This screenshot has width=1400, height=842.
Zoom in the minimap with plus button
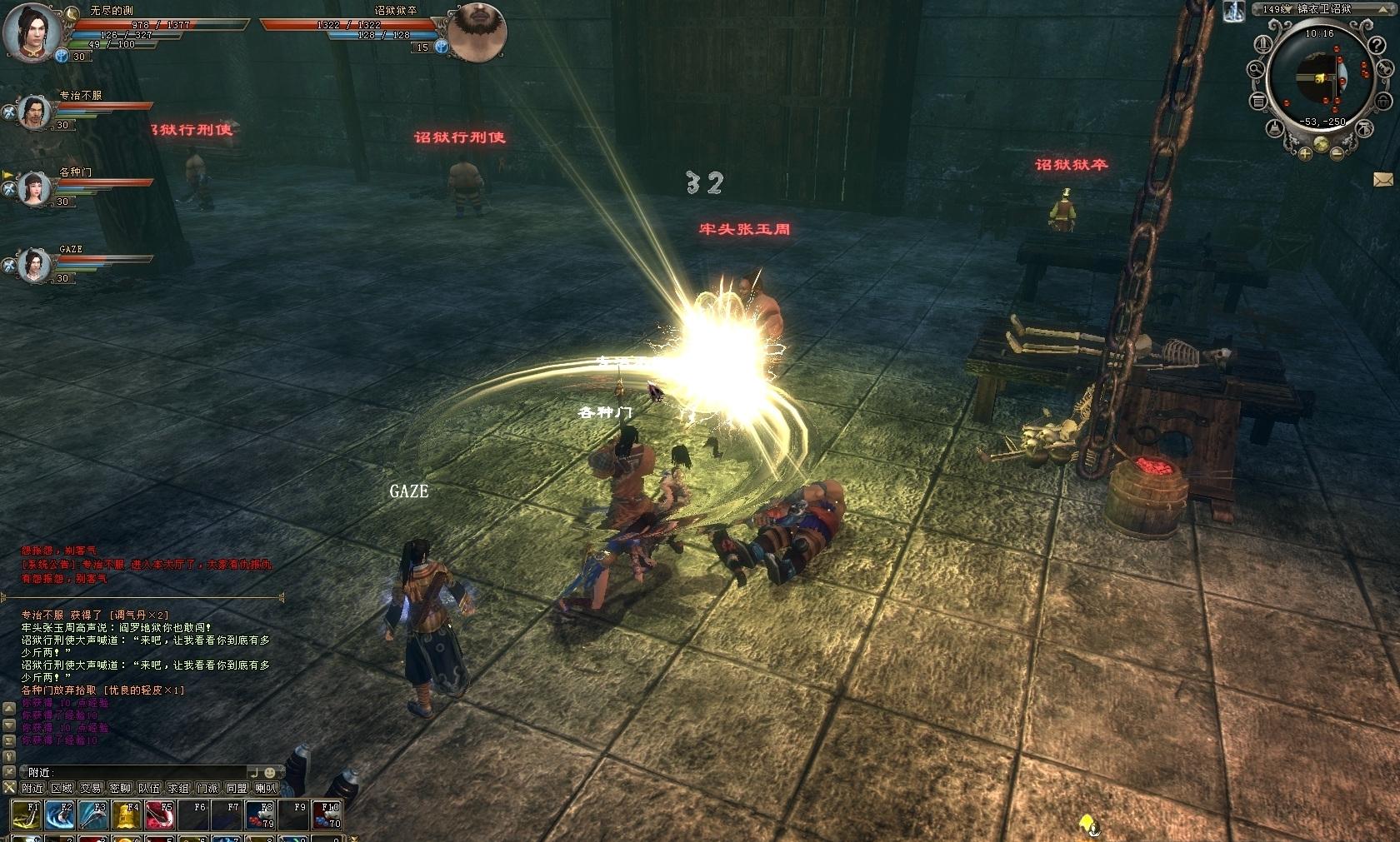[1304, 152]
